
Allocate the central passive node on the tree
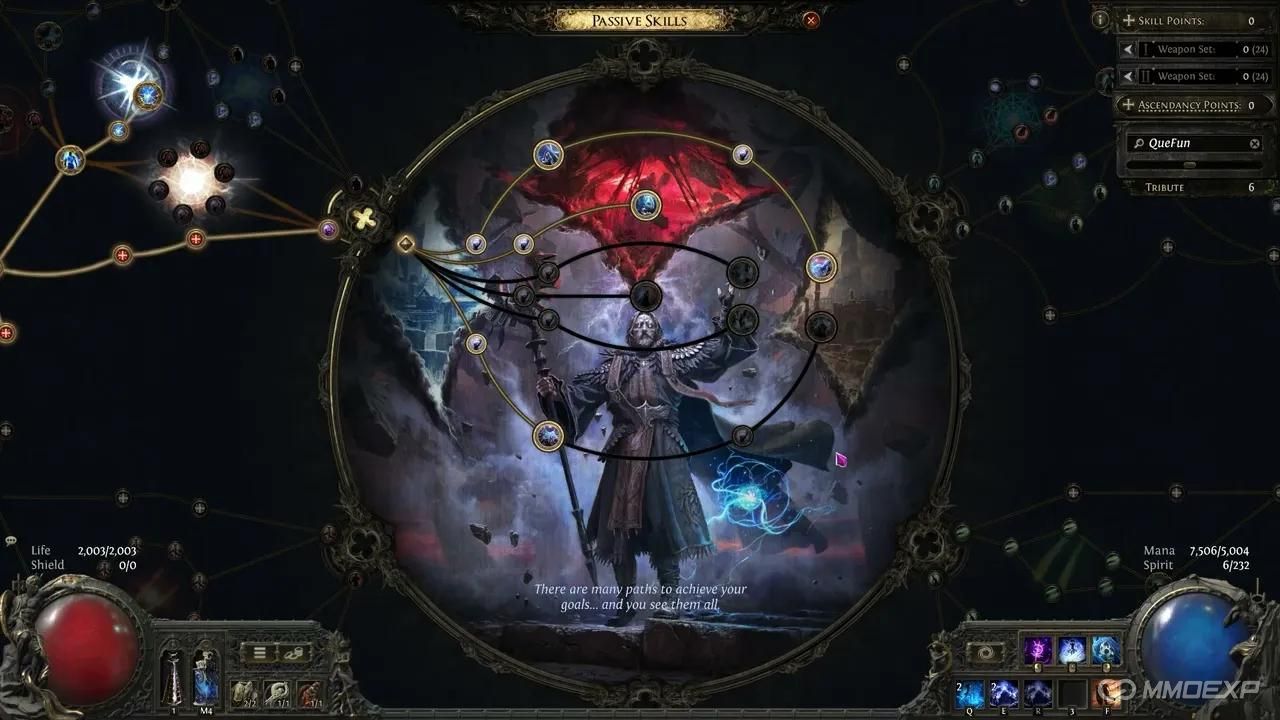645,295
